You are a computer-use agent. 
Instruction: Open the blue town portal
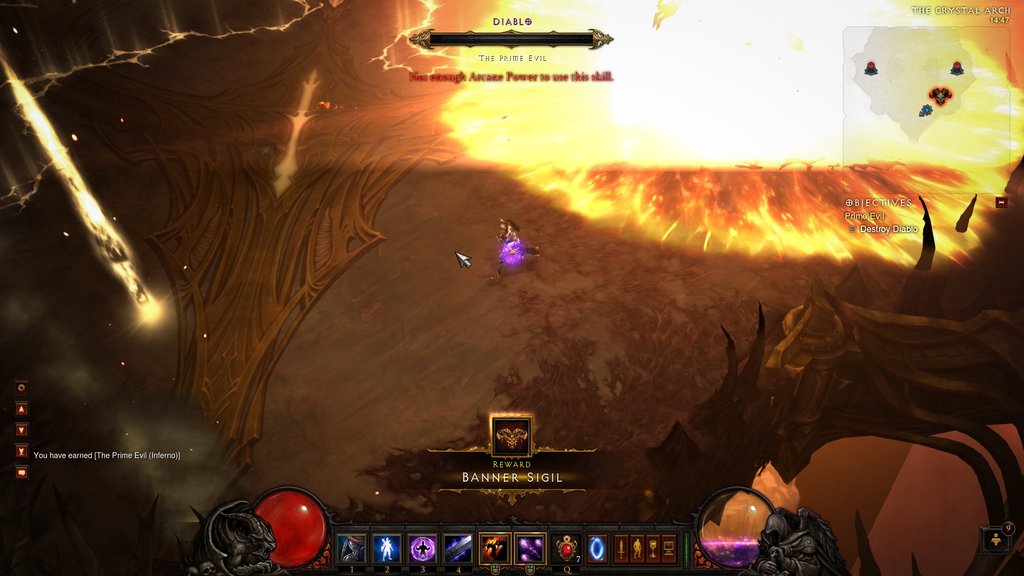596,548
